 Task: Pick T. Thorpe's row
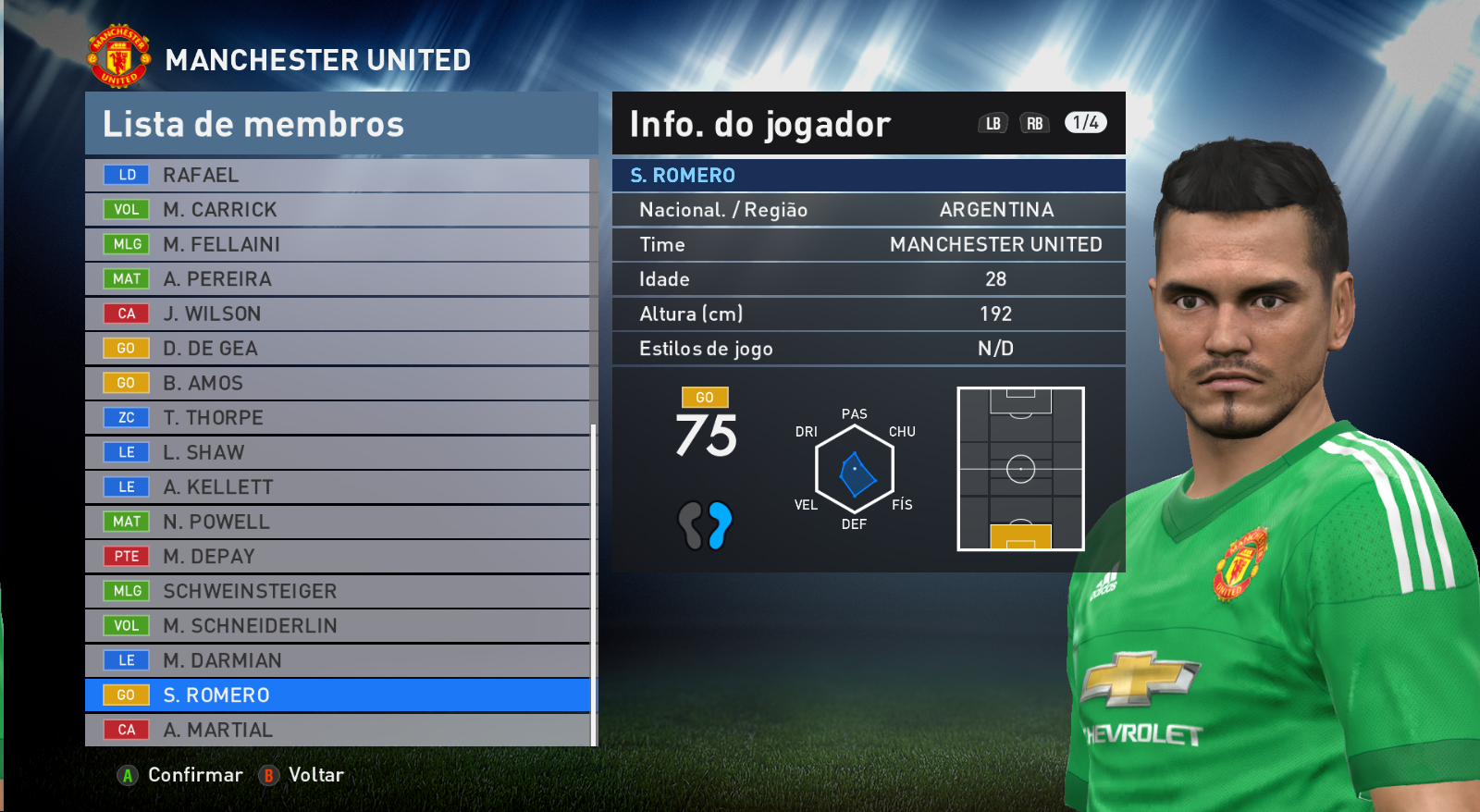(x=338, y=418)
